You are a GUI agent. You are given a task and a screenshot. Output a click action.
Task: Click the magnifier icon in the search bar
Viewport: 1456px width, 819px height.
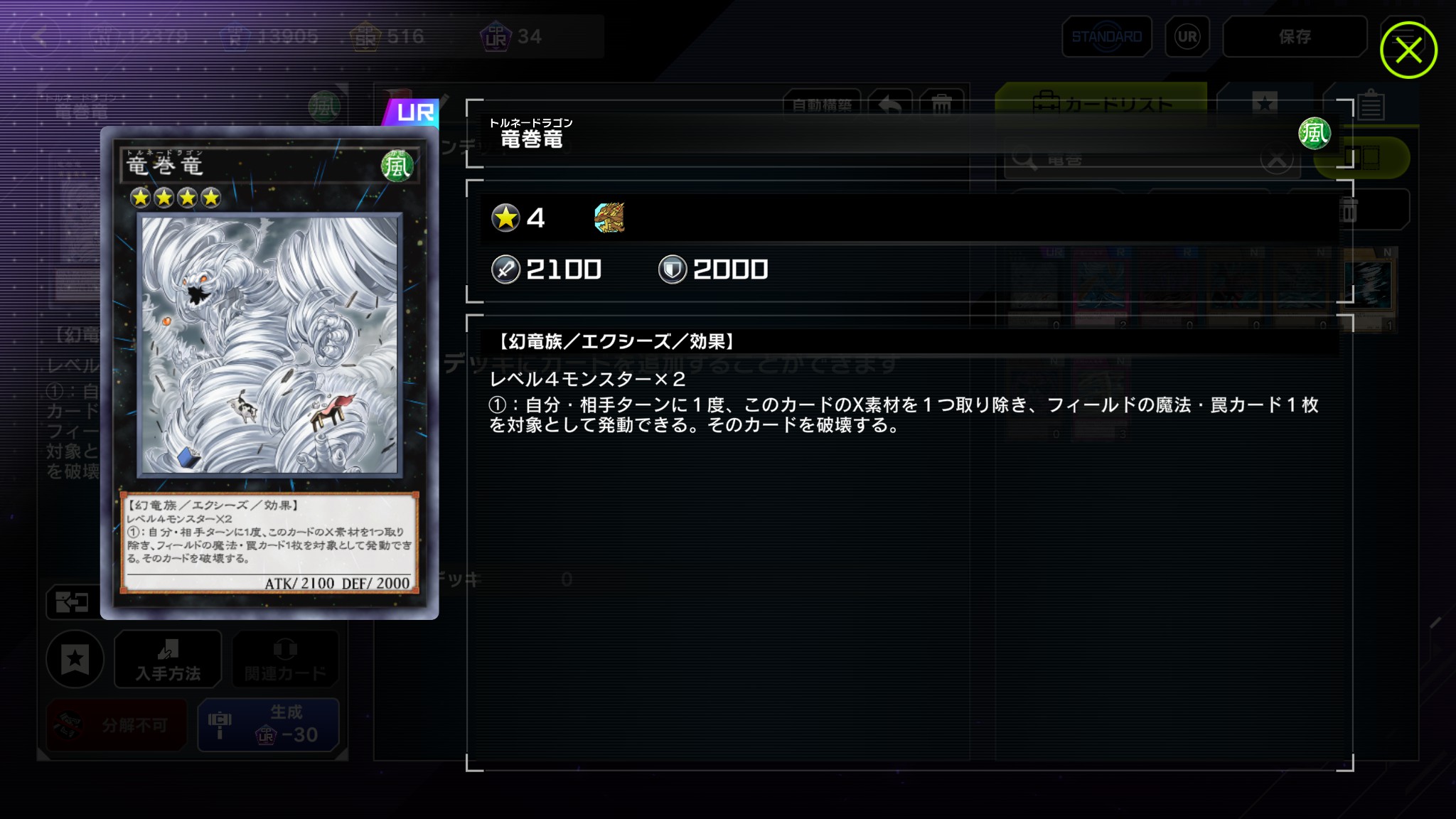(1025, 158)
